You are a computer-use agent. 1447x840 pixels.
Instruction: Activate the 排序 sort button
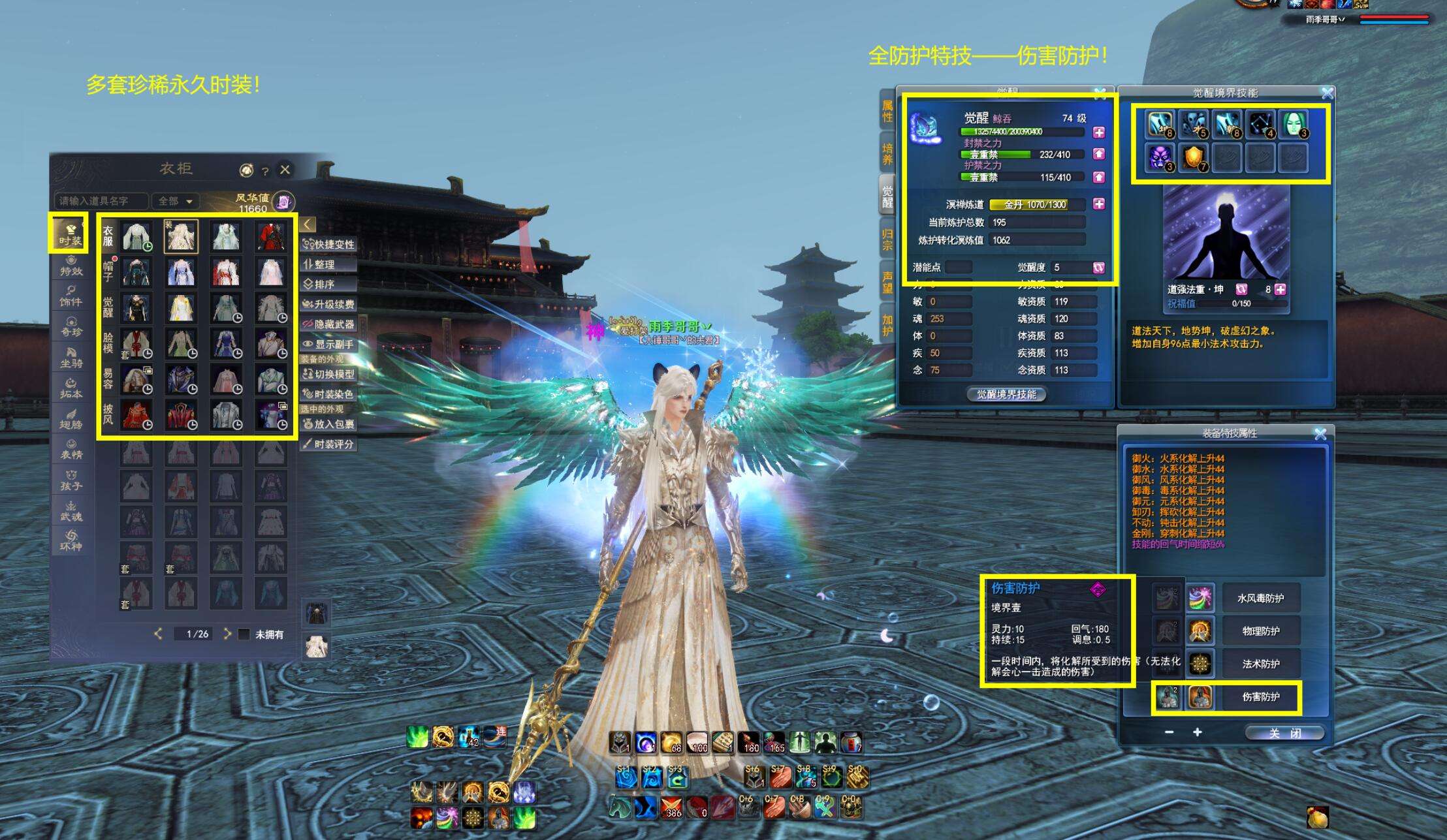point(328,285)
